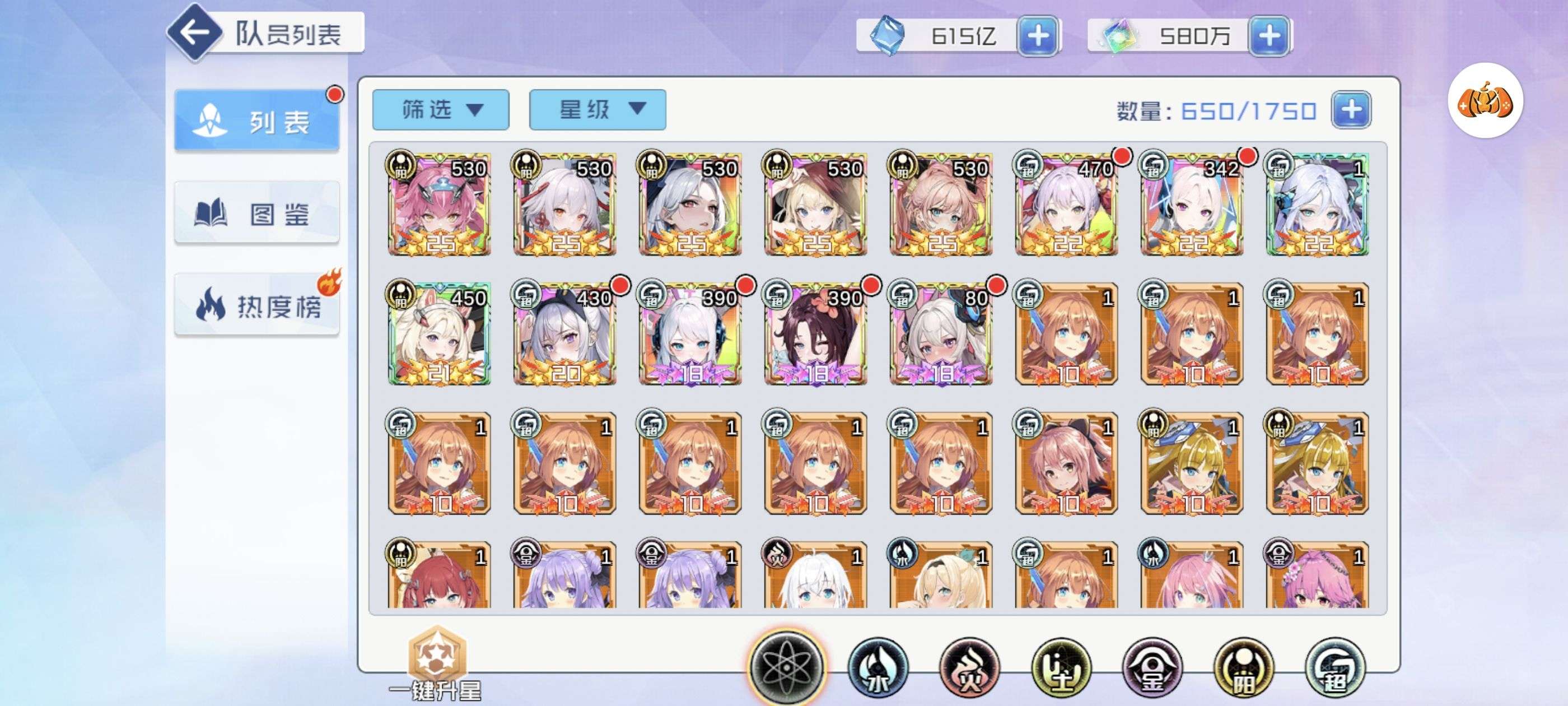Open the 图鉴 encyclopedia tab
The height and width of the screenshot is (706, 1568).
pyautogui.click(x=257, y=213)
